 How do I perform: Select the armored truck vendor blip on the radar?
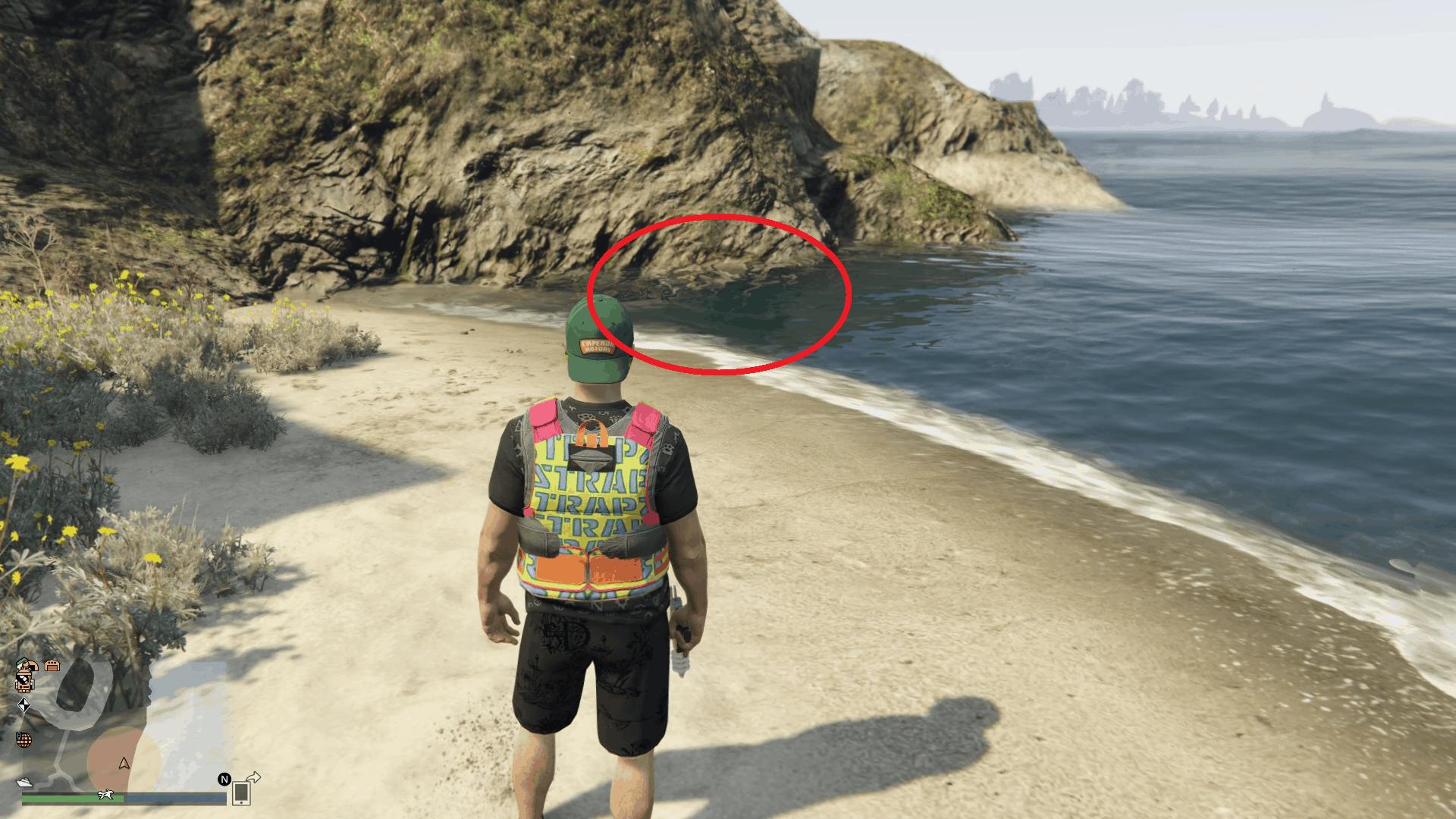click(24, 682)
